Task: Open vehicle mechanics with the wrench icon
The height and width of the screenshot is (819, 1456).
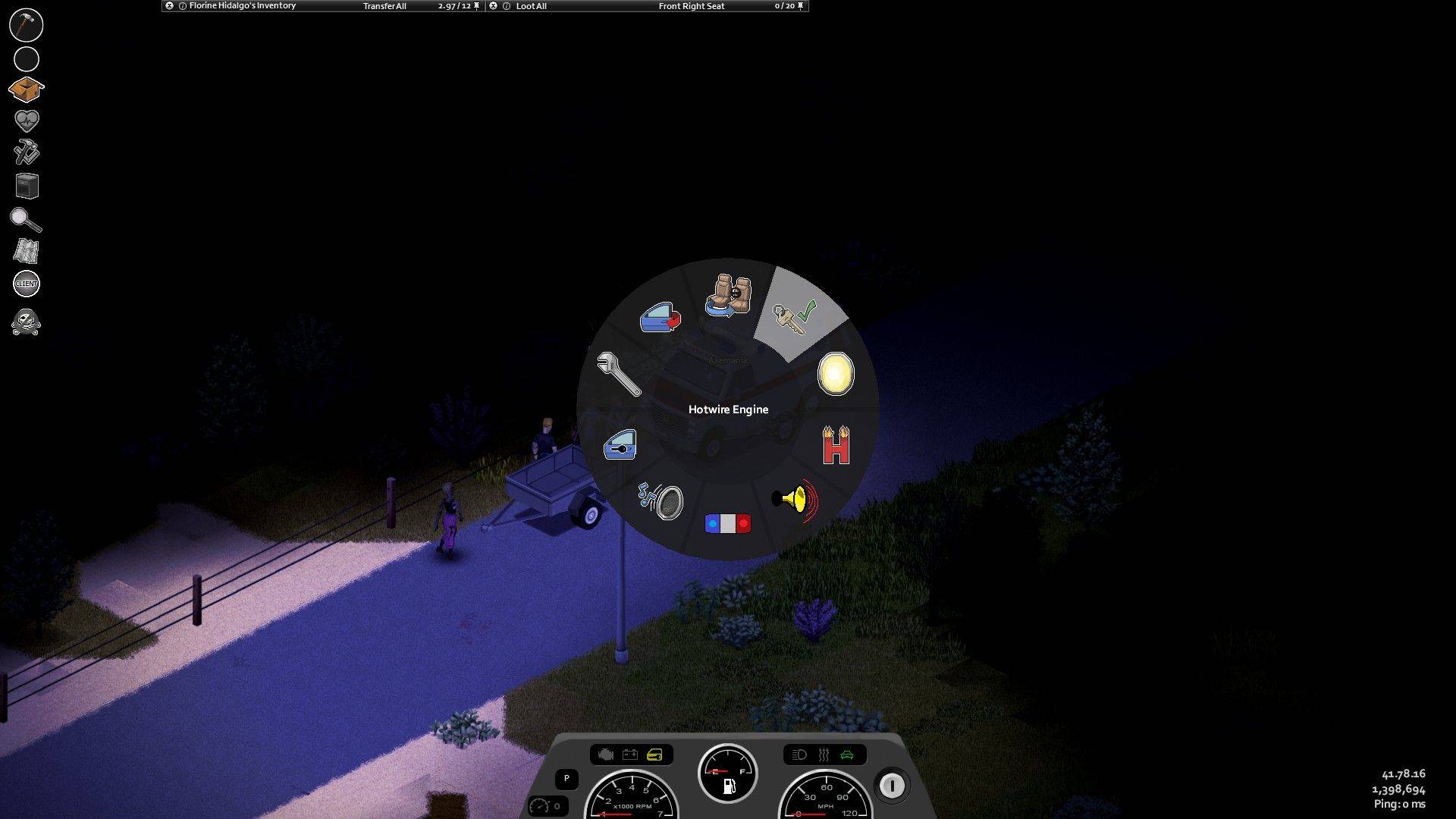Action: pyautogui.click(x=619, y=374)
